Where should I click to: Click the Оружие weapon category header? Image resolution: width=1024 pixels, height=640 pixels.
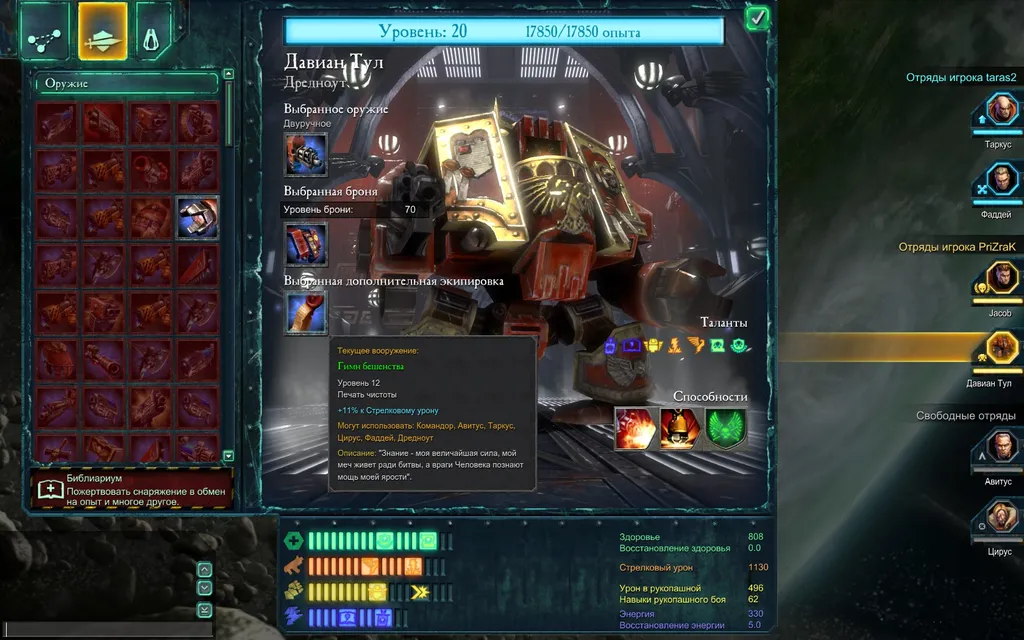(x=126, y=84)
